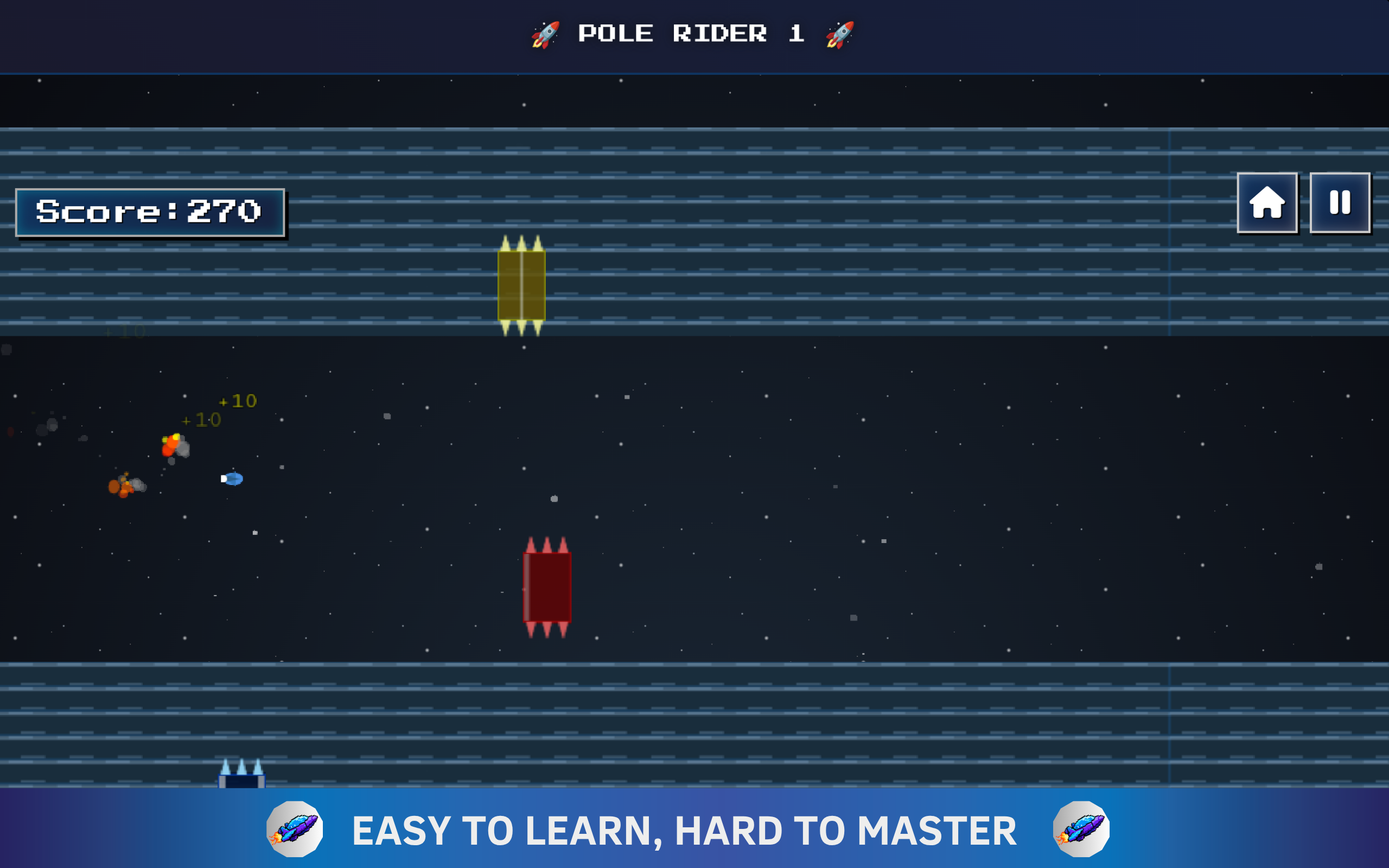Toggle pause by clicking the pause control

(x=1339, y=203)
